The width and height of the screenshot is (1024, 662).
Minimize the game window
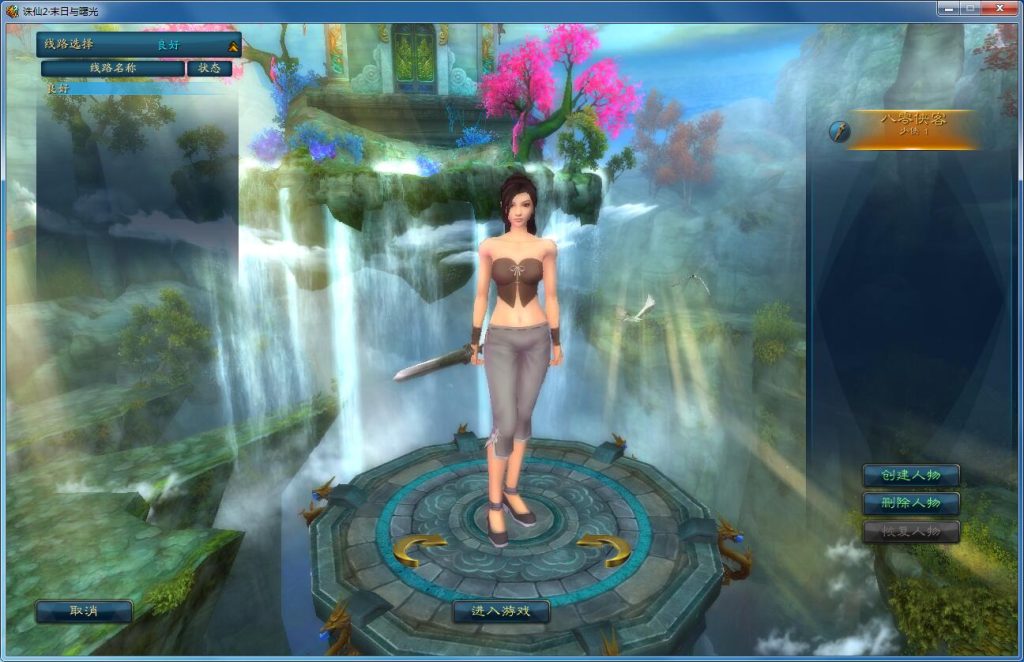point(947,8)
